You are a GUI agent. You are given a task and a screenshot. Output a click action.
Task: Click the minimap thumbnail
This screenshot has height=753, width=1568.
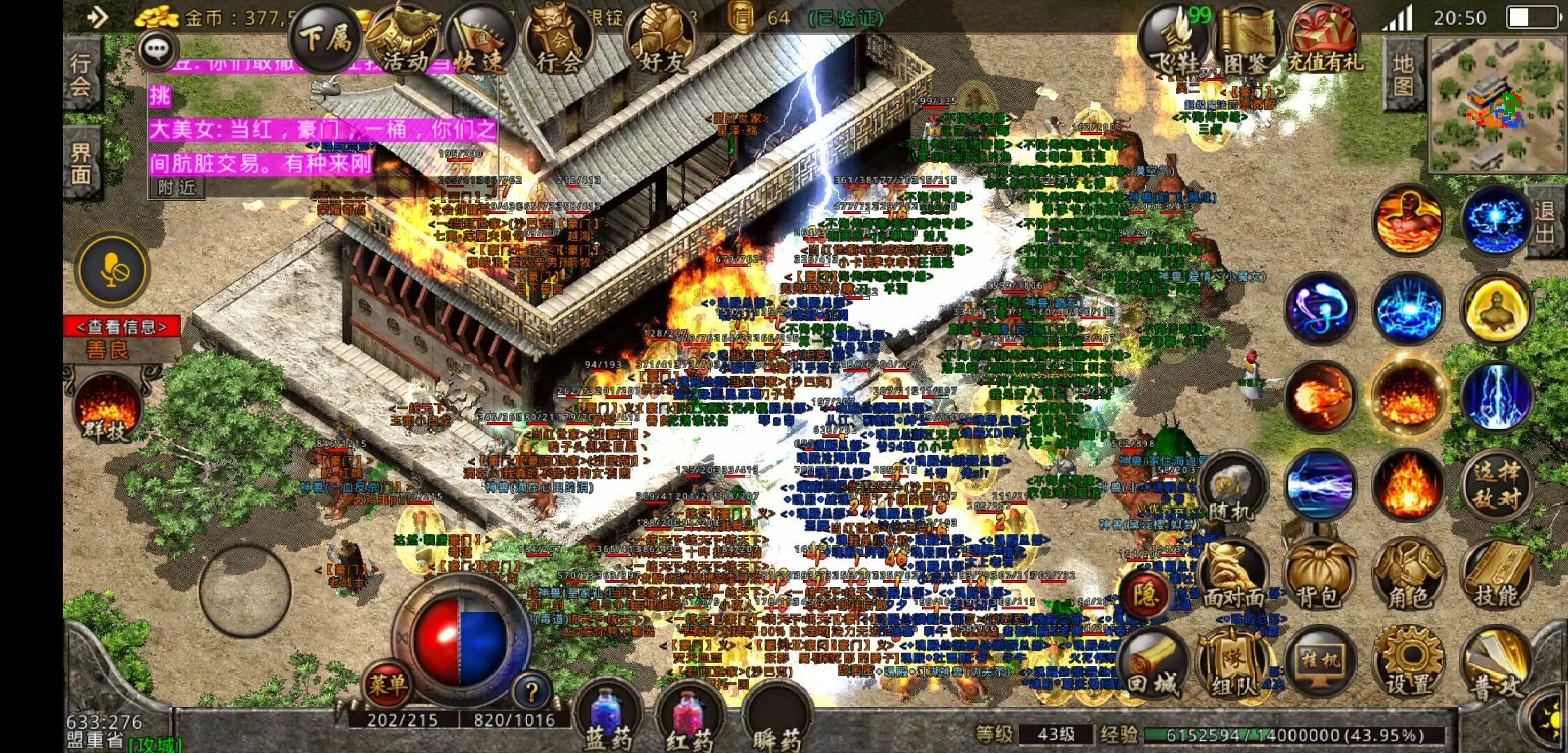point(1495,103)
